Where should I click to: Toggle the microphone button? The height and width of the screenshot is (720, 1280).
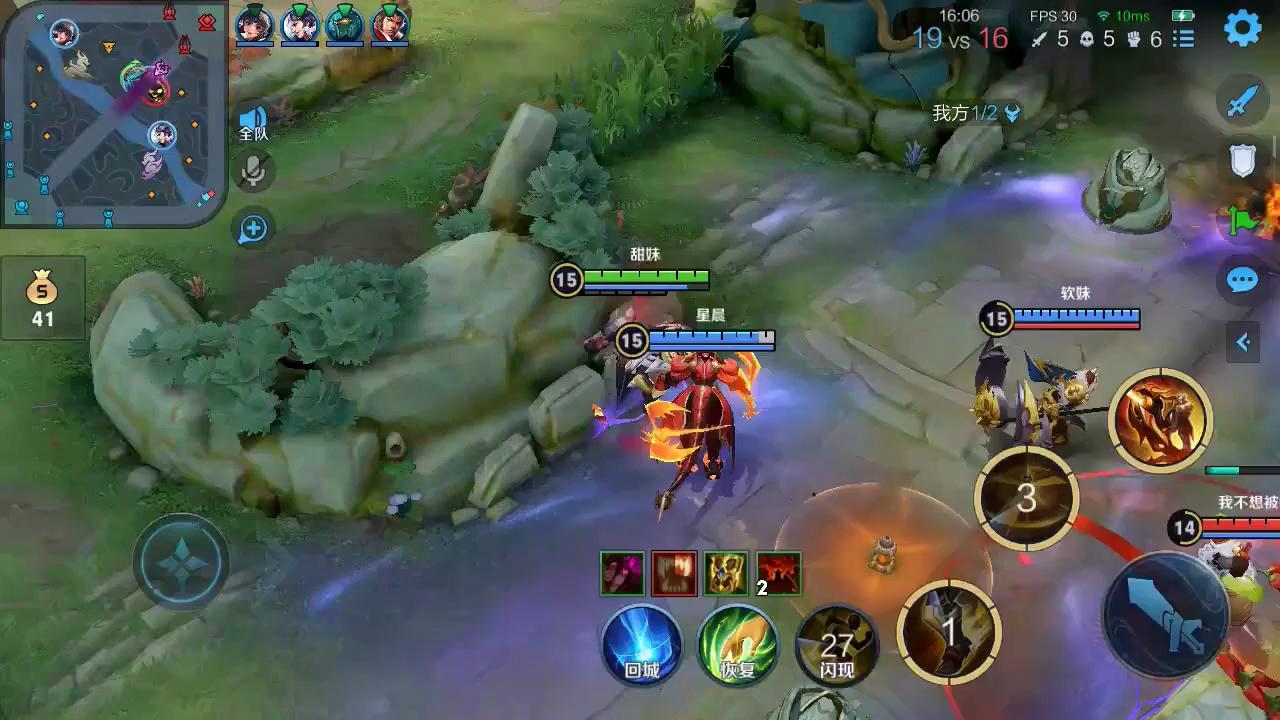254,172
